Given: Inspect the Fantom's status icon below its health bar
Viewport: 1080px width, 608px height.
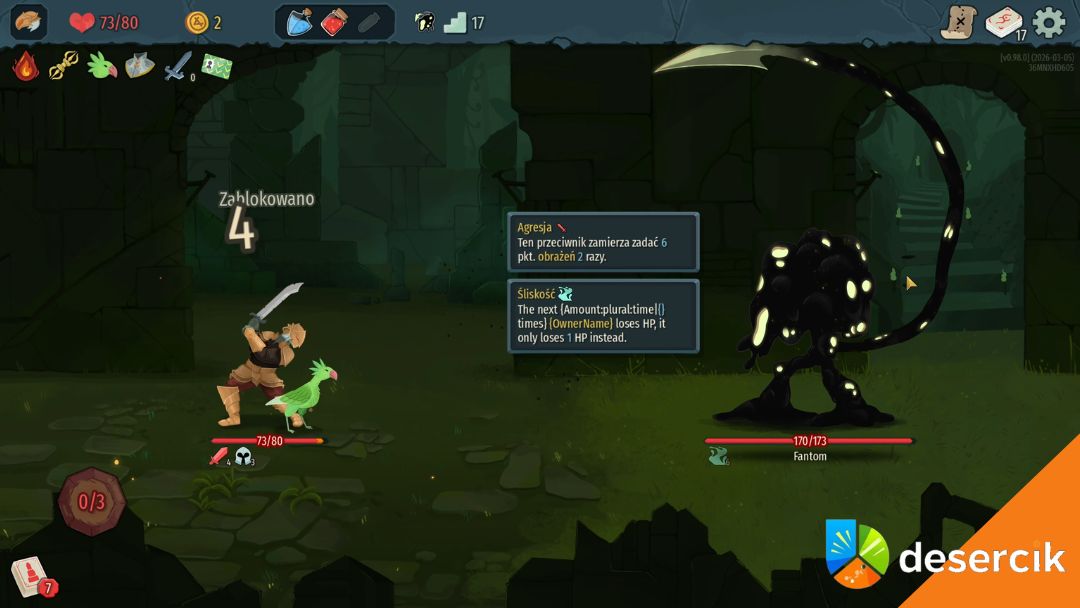Looking at the screenshot, I should [x=717, y=457].
